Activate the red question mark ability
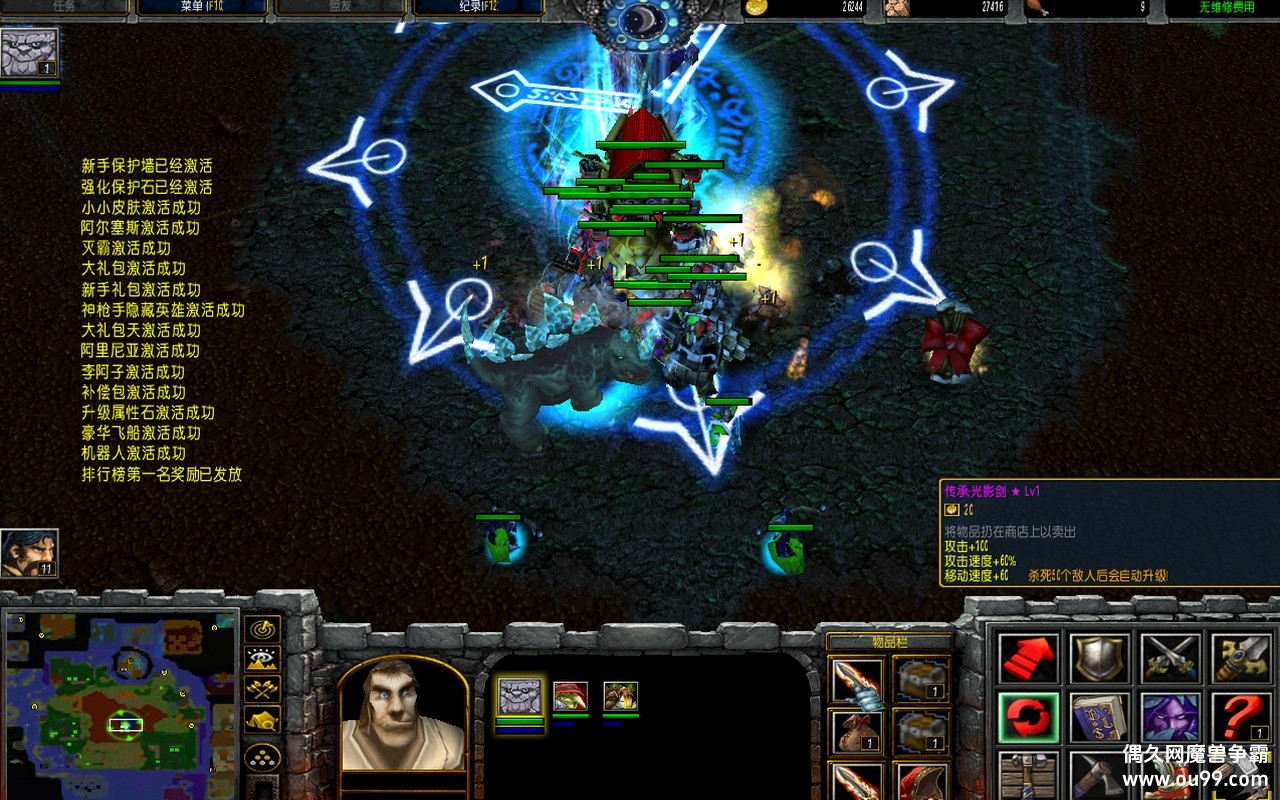Viewport: 1280px width, 800px height. point(1241,718)
